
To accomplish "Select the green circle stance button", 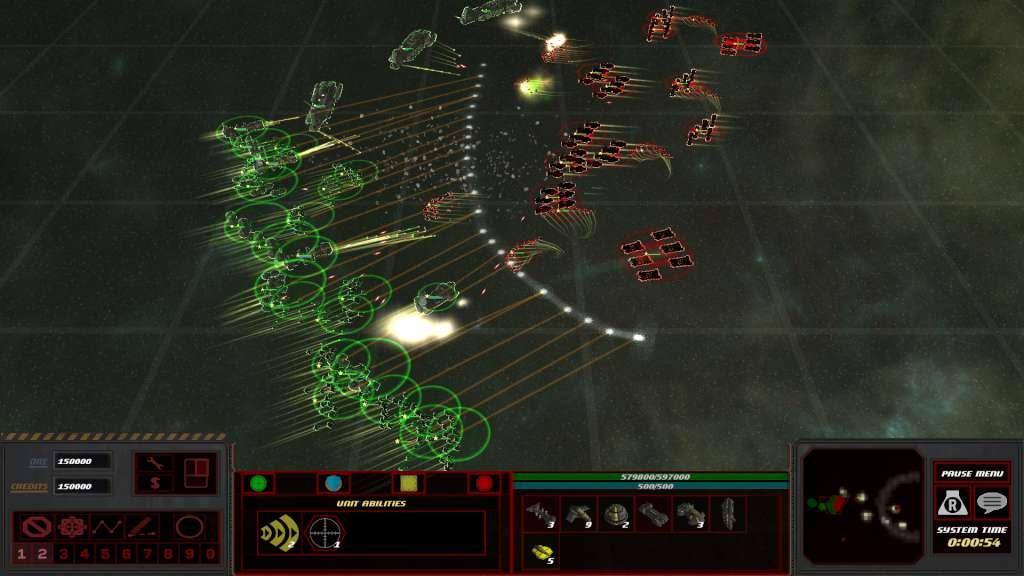I will pos(258,483).
